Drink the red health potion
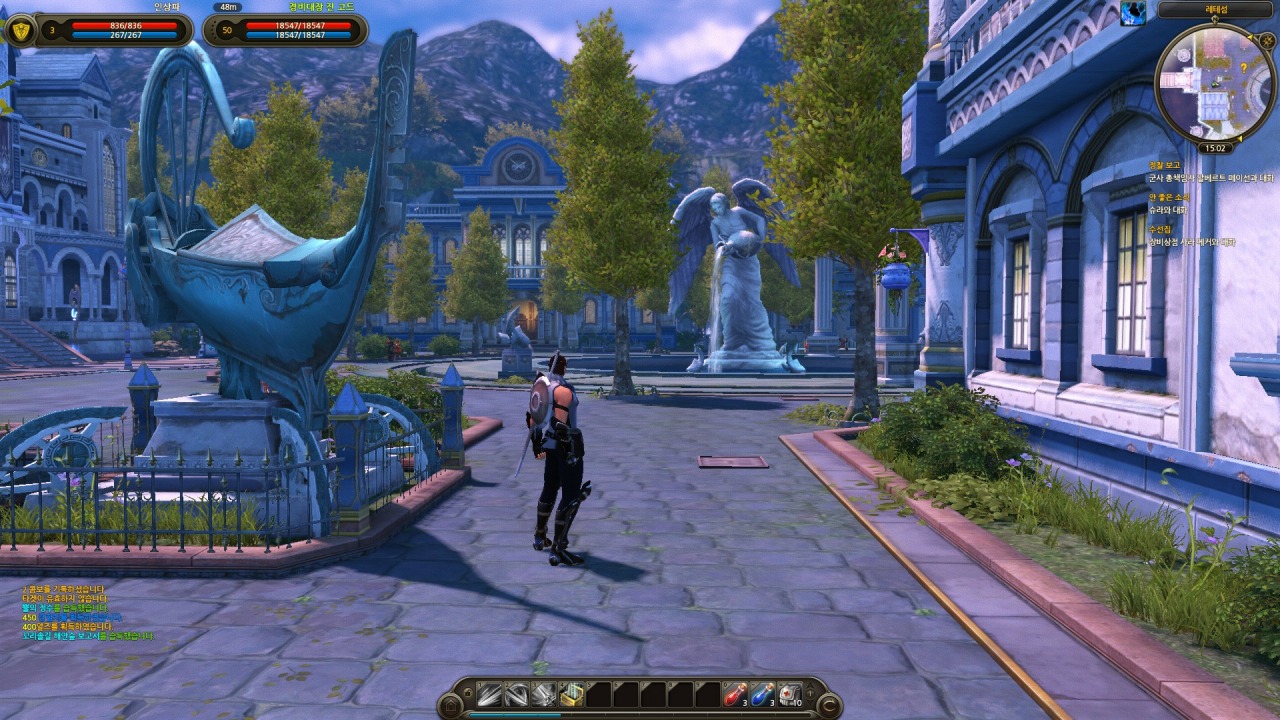Viewport: 1280px width, 720px height. (735, 694)
